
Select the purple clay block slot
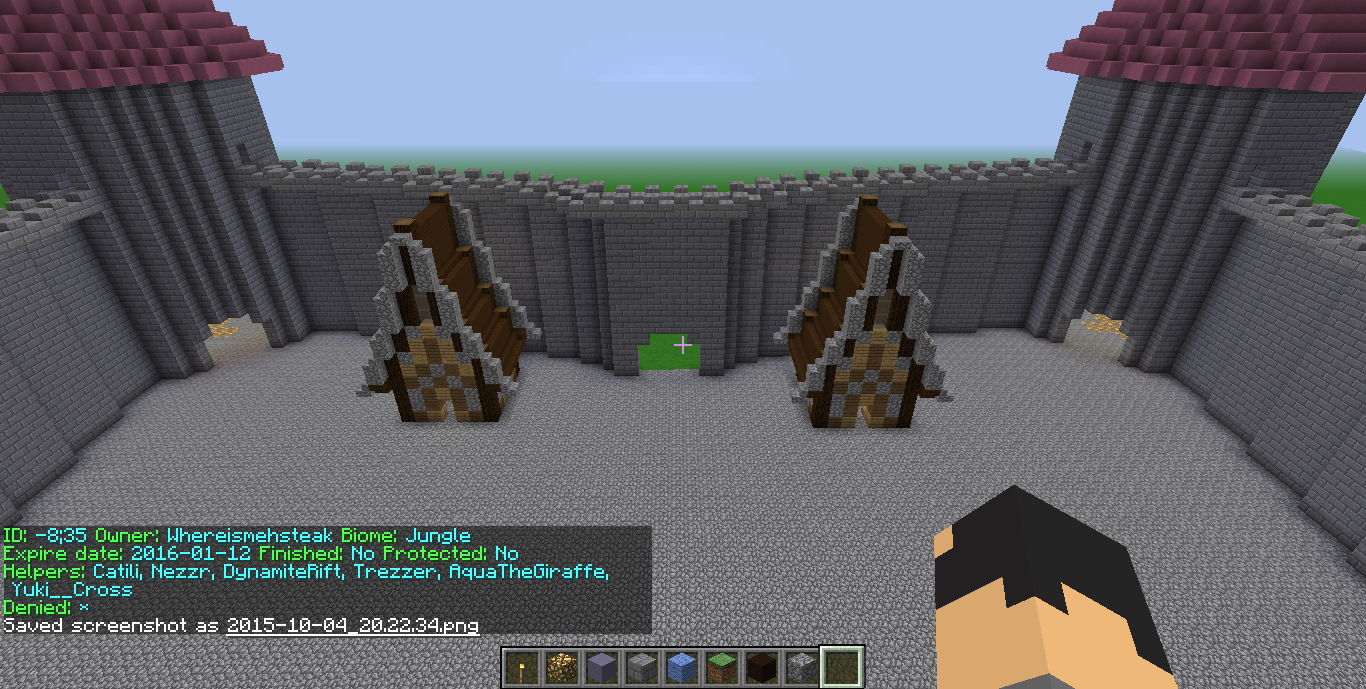pyautogui.click(x=601, y=667)
